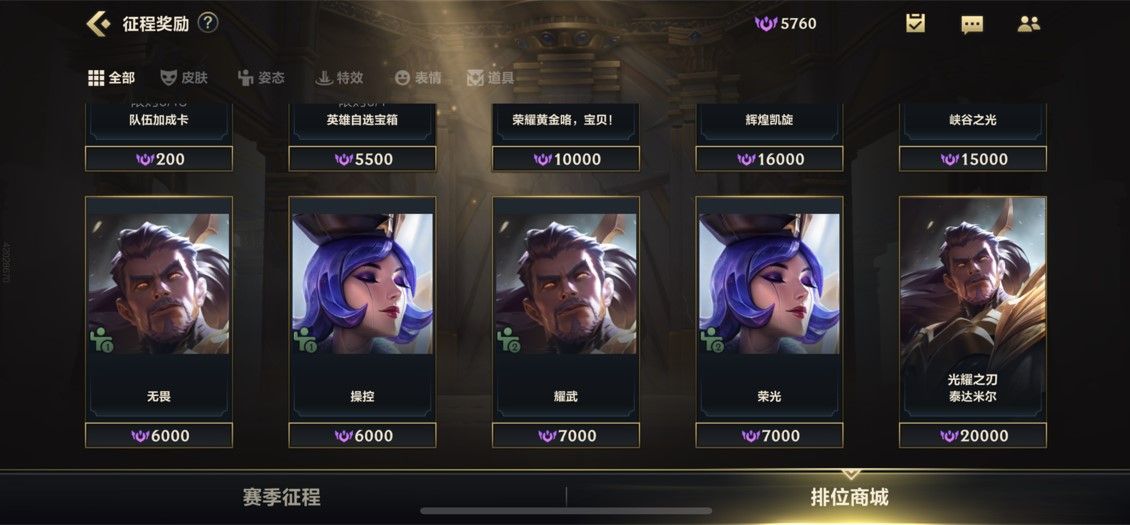Viewport: 1130px width, 525px height.
Task: Open the friends list icon
Action: coord(1028,23)
